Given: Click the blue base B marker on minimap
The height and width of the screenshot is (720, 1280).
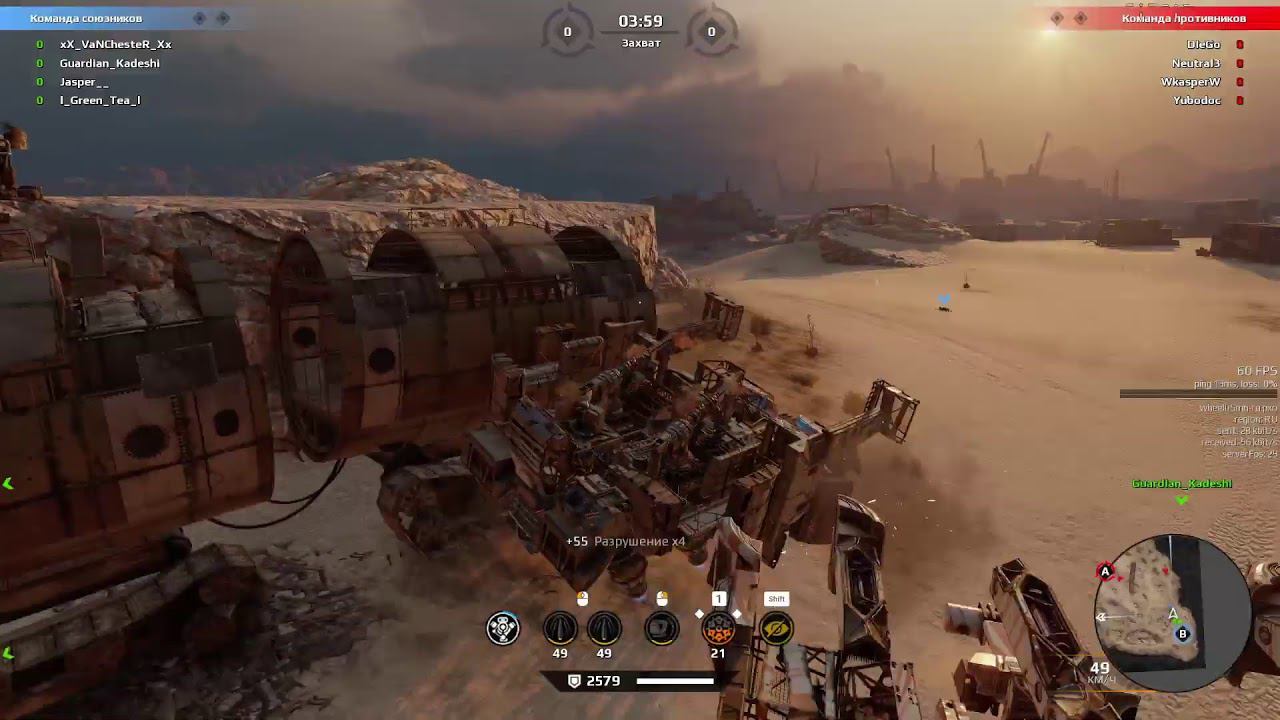Looking at the screenshot, I should point(1183,634).
